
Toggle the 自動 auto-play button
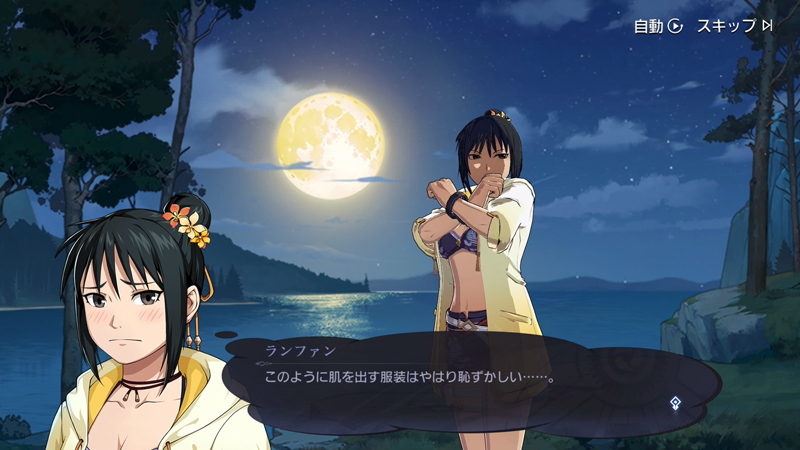click(x=657, y=26)
